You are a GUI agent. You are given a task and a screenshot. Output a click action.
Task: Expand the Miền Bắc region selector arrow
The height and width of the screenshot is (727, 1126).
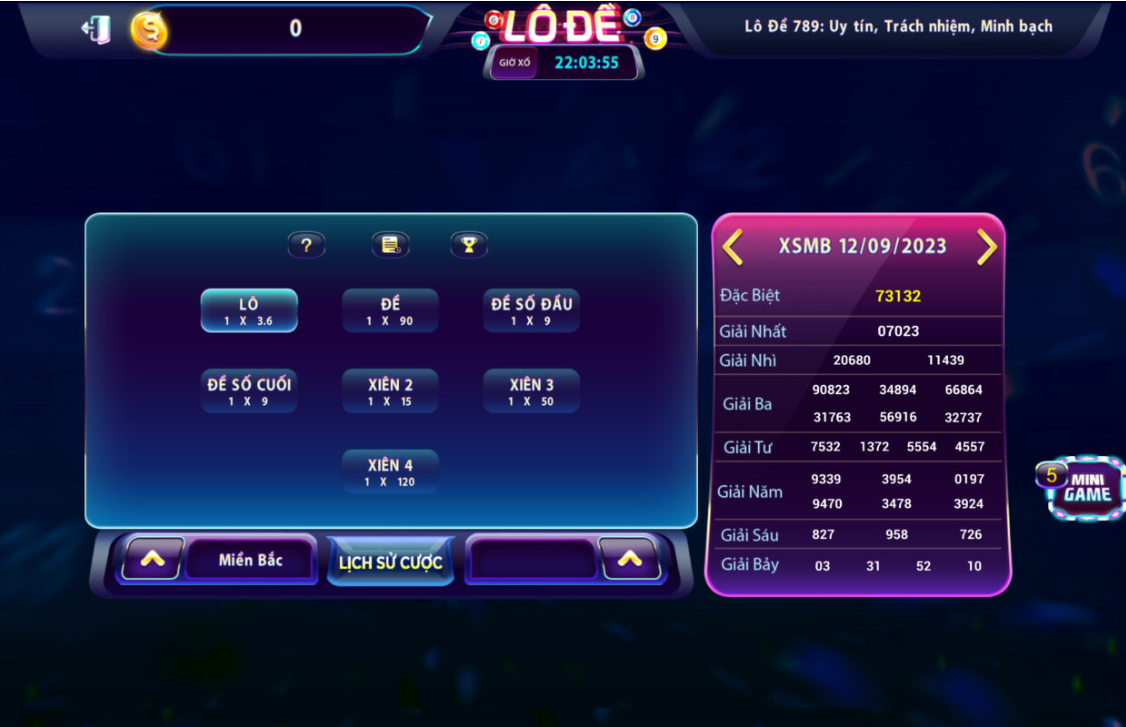point(153,560)
